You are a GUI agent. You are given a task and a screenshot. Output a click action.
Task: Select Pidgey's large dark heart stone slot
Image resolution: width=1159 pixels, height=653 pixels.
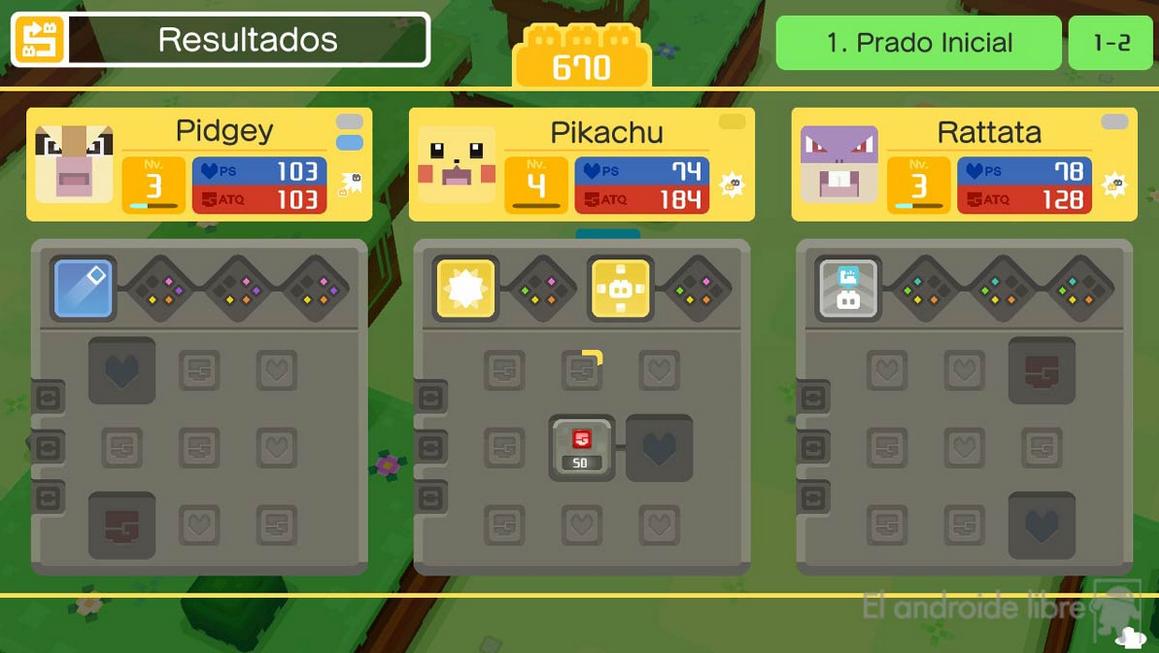[x=122, y=371]
